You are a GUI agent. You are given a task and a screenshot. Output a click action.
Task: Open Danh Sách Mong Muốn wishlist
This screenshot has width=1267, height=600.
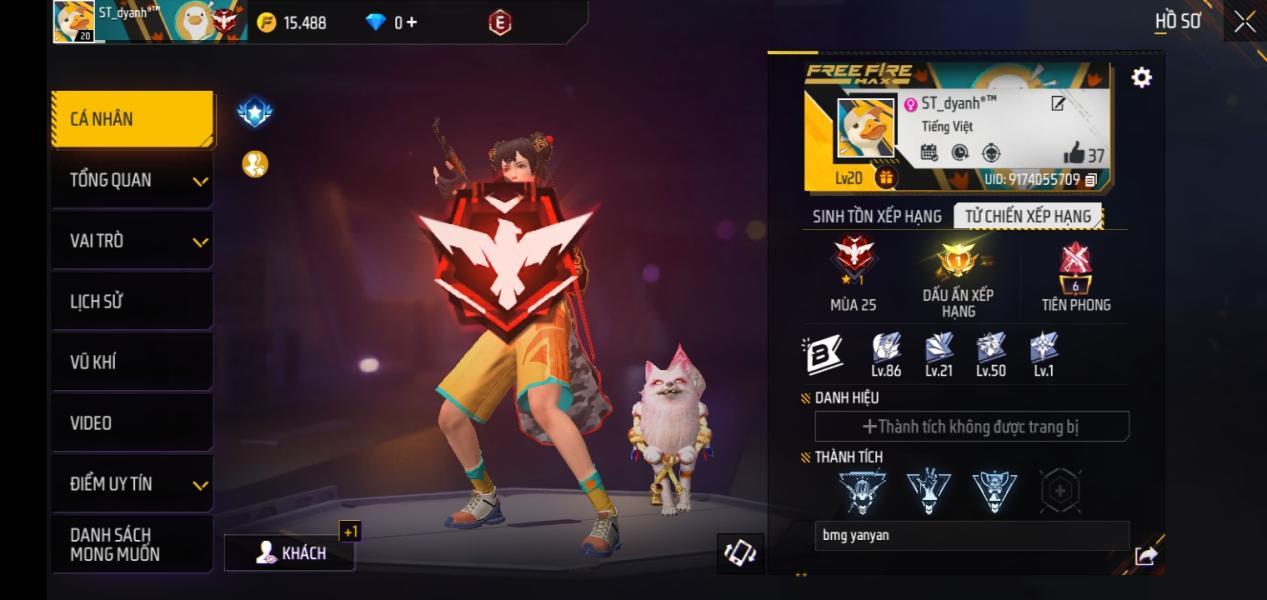[x=132, y=544]
